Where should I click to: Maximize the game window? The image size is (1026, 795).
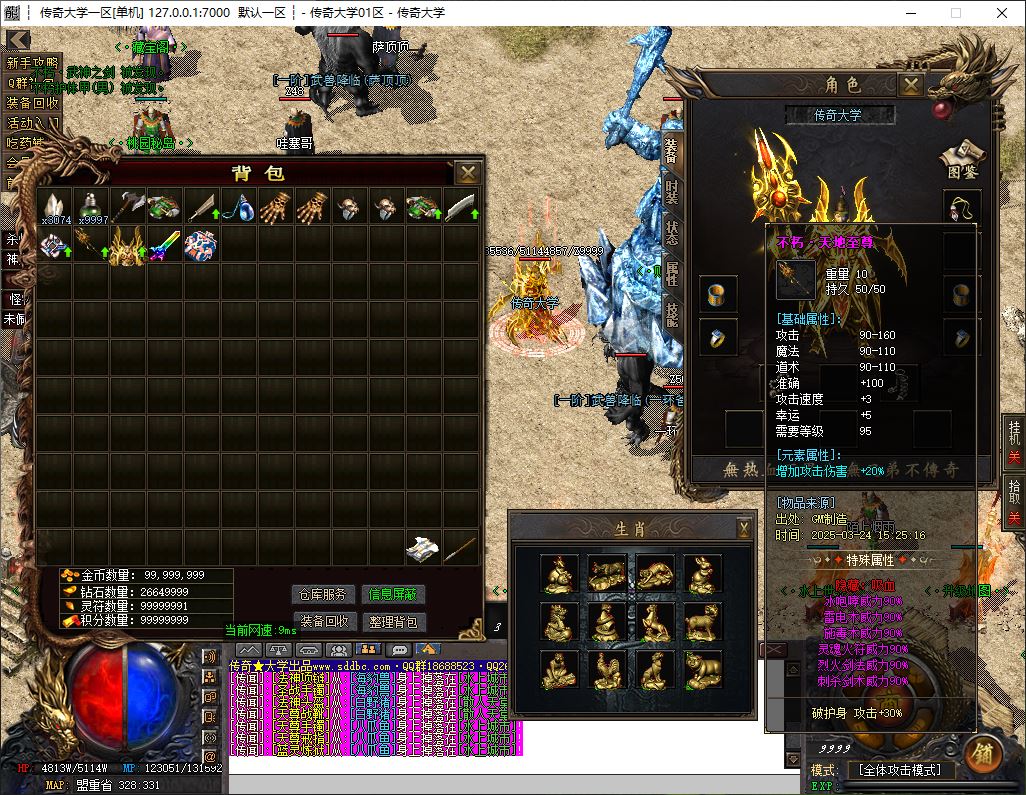tap(955, 13)
